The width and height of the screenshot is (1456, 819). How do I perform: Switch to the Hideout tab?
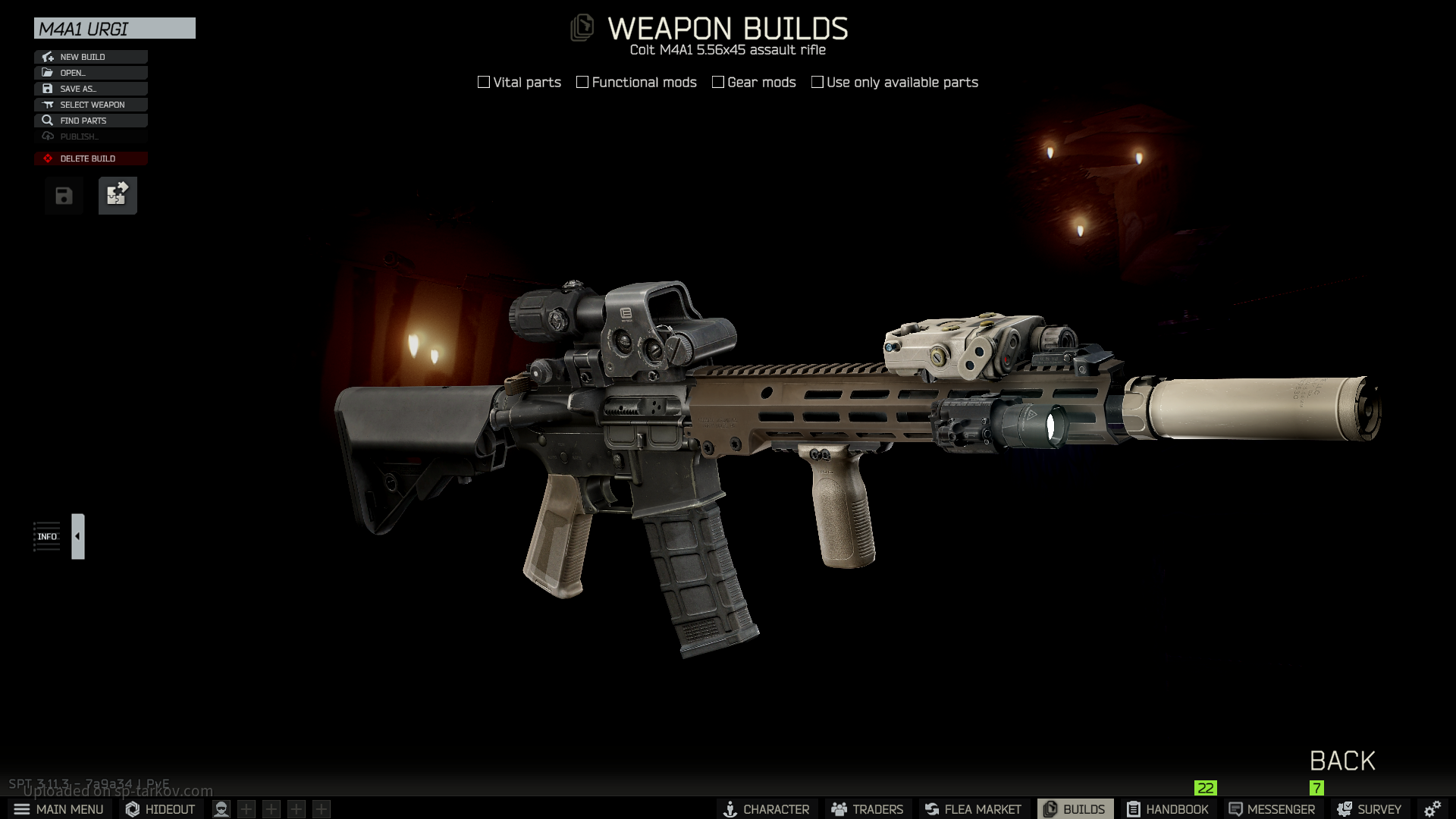point(161,809)
